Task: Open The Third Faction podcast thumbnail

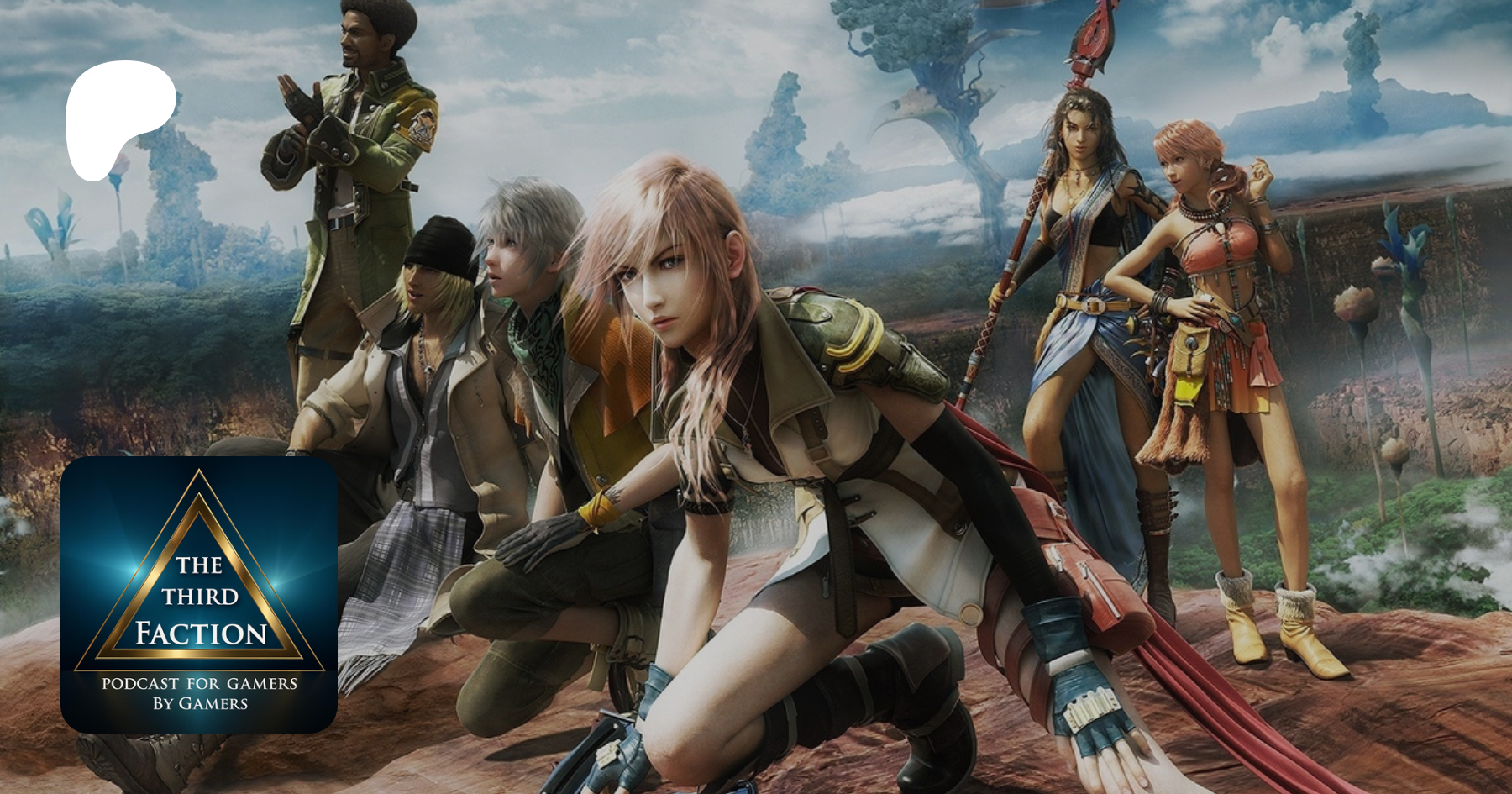Action: [199, 595]
